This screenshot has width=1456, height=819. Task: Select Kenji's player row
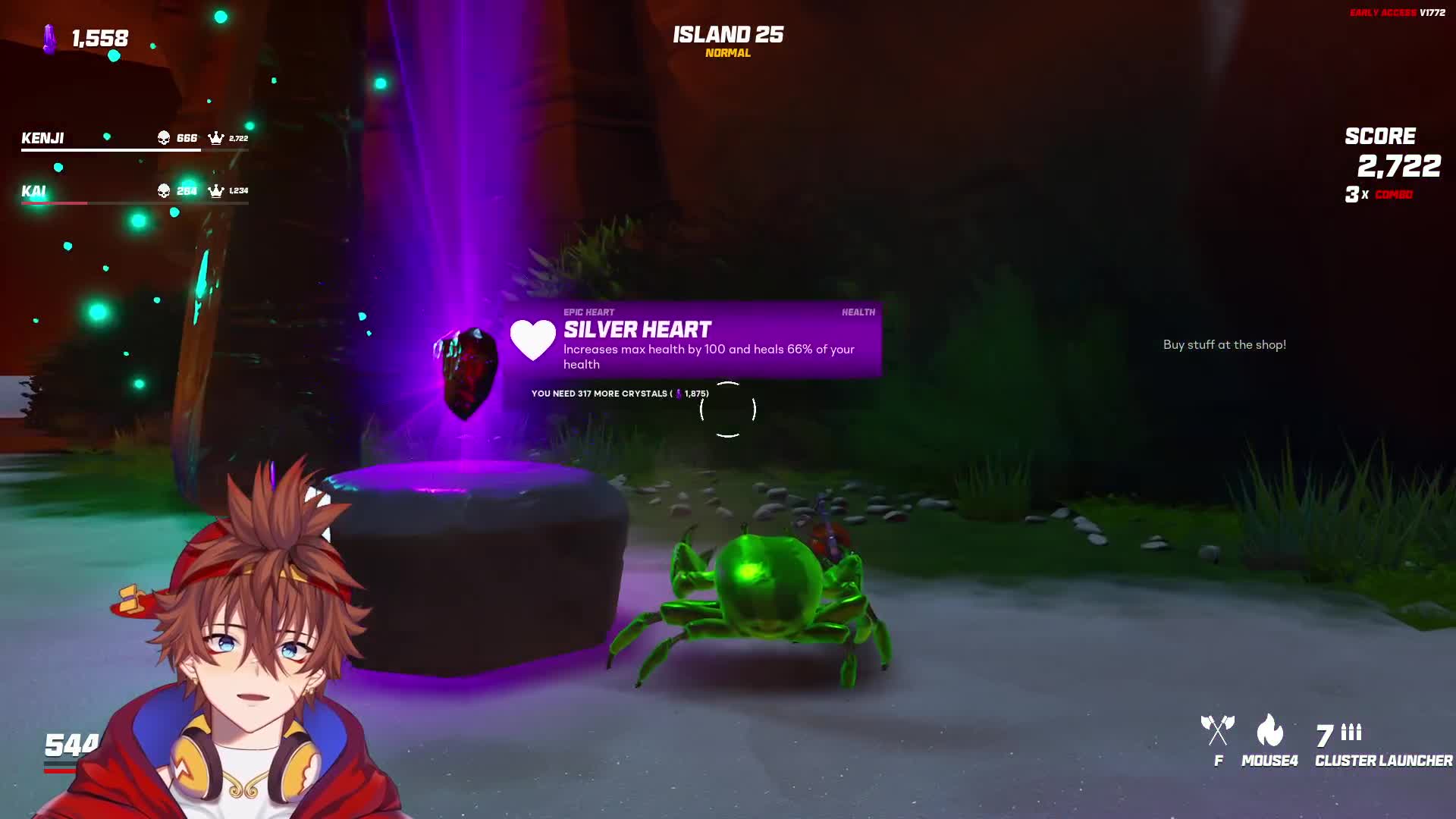134,138
